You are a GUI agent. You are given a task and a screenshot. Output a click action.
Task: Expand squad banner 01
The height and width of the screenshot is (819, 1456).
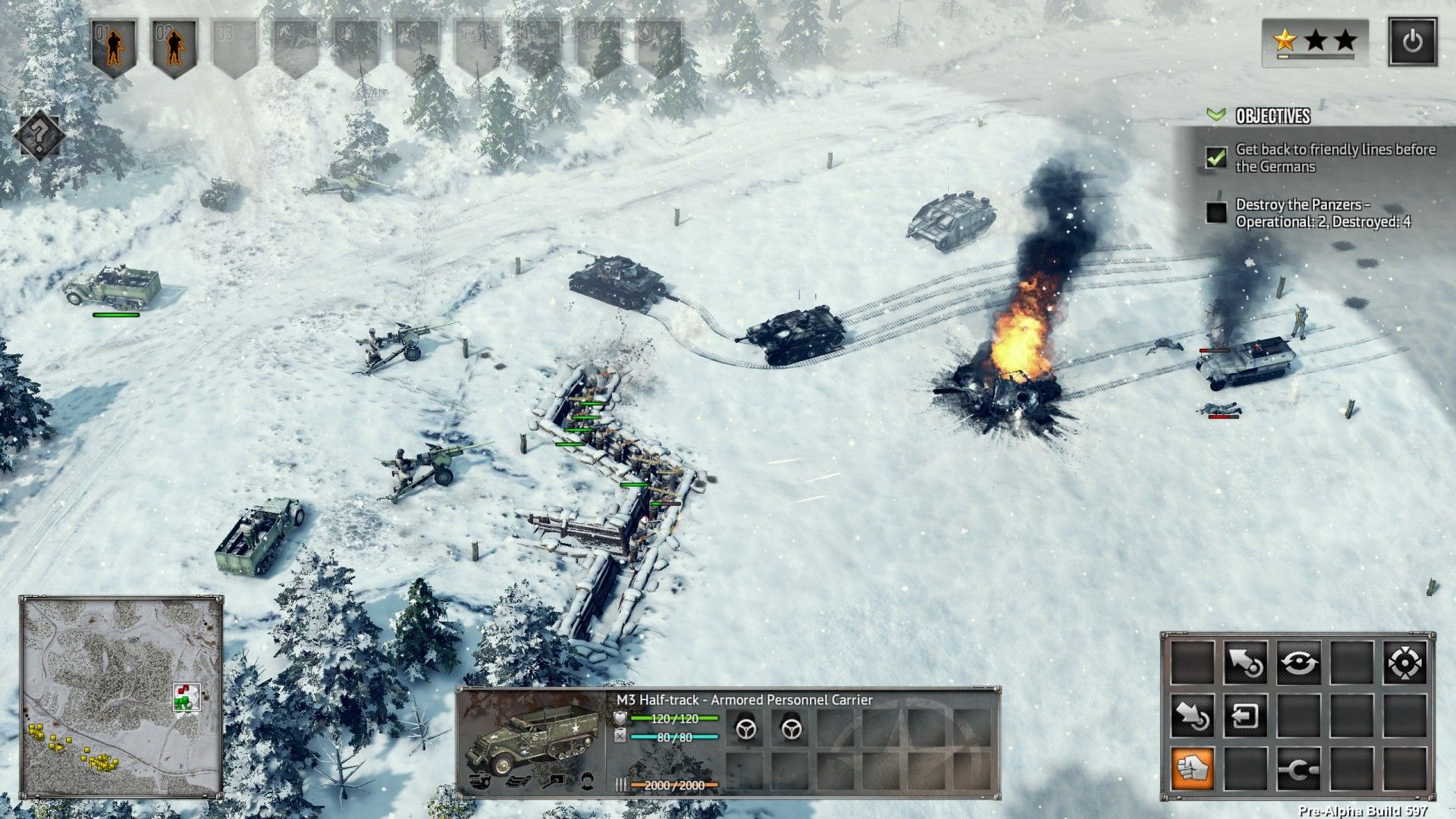[112, 39]
